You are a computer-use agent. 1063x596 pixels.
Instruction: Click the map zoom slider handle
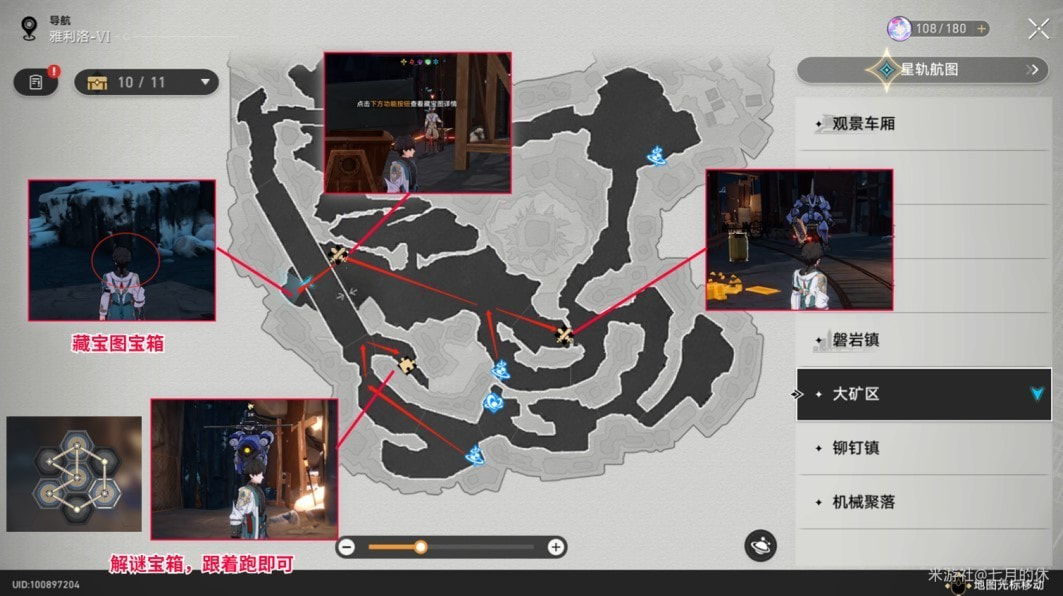[x=421, y=547]
